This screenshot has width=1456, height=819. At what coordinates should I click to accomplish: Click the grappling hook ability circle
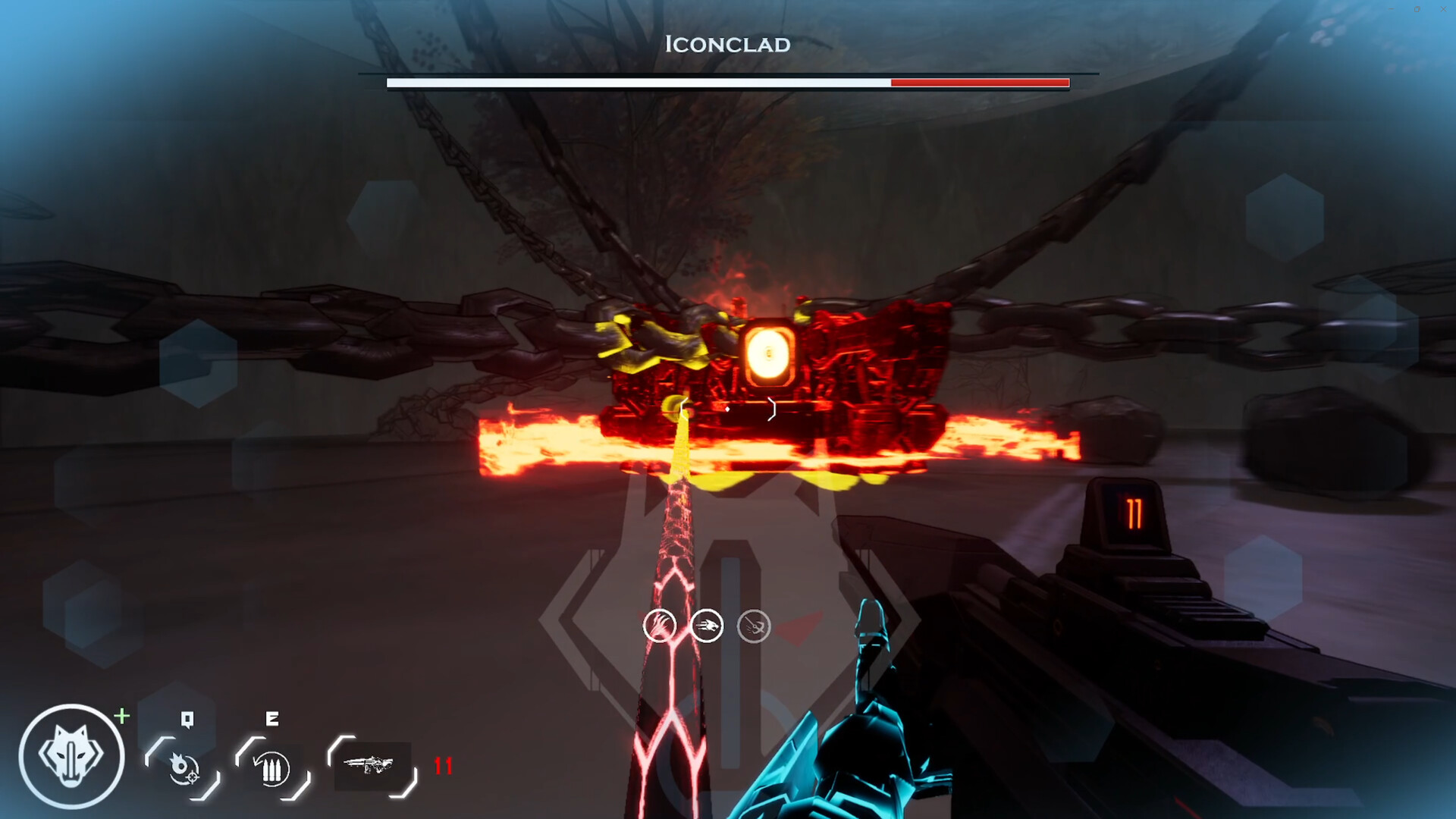(753, 626)
